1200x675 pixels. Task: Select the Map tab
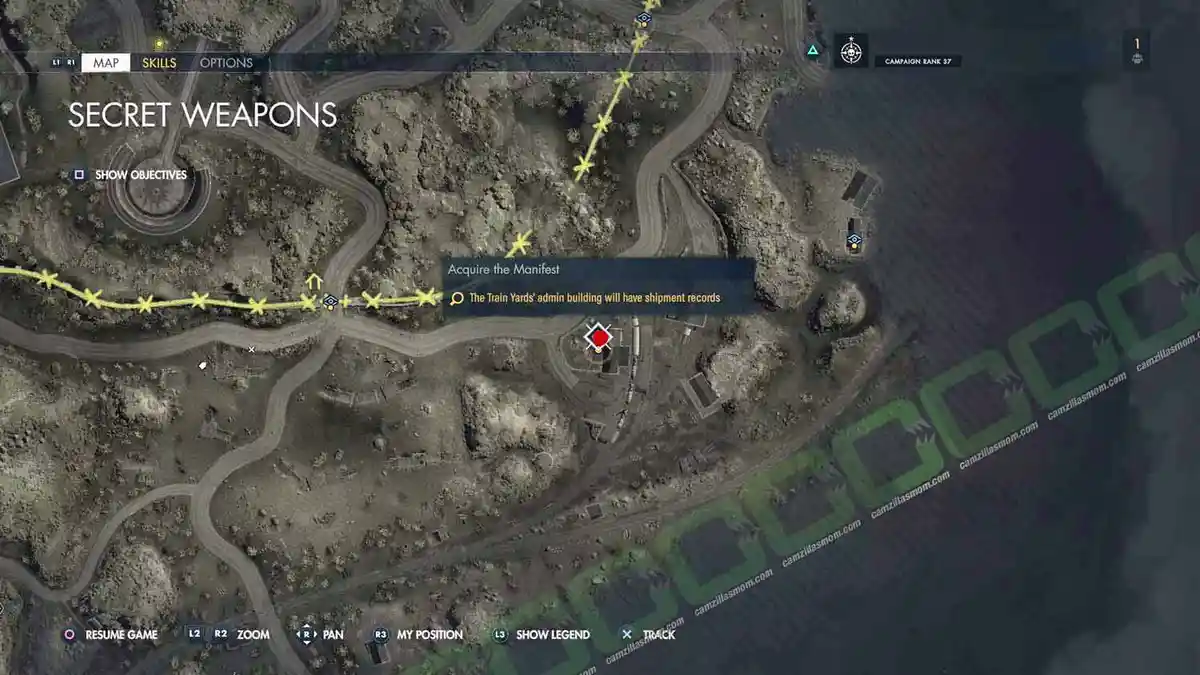(105, 63)
